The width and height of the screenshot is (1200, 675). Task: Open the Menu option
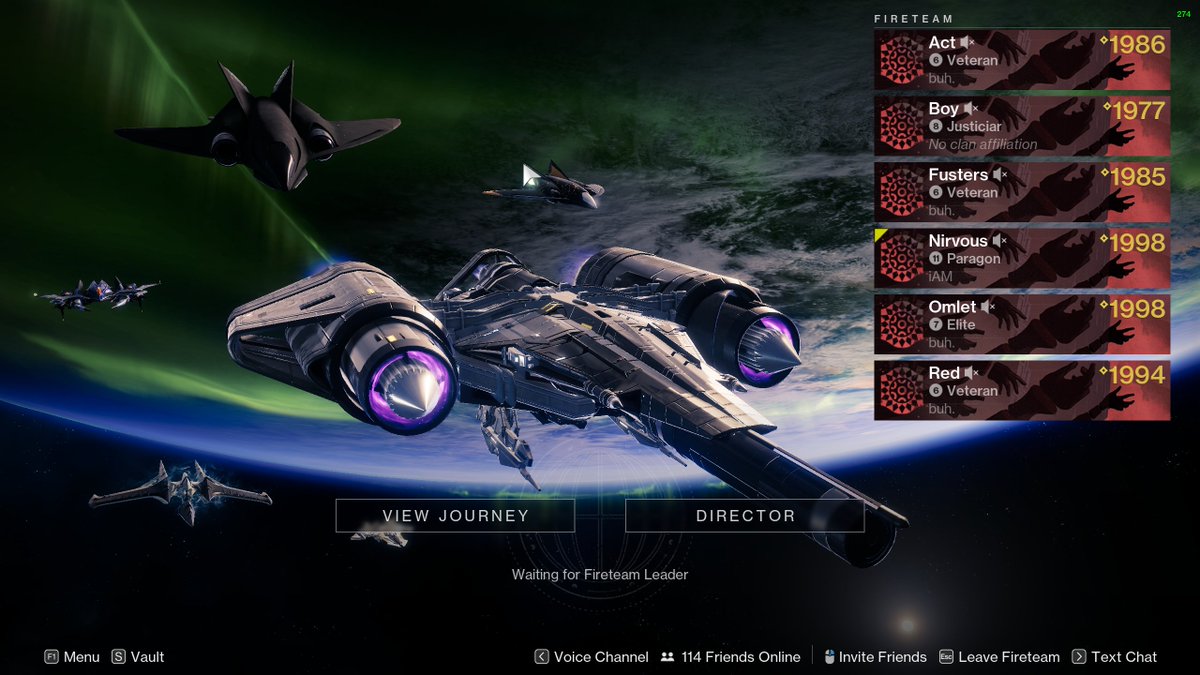[72, 657]
